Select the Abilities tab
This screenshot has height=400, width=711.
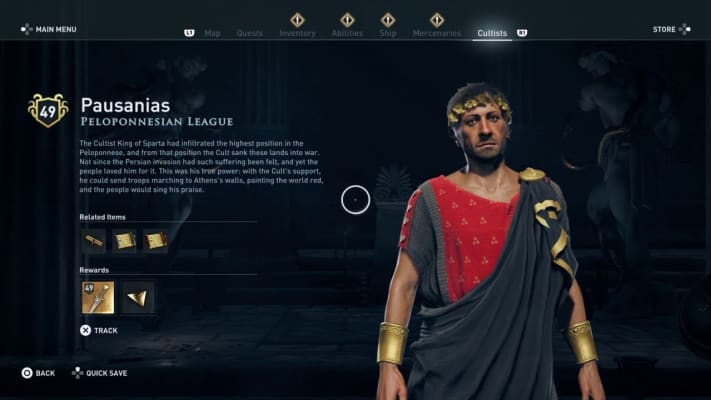pos(347,33)
